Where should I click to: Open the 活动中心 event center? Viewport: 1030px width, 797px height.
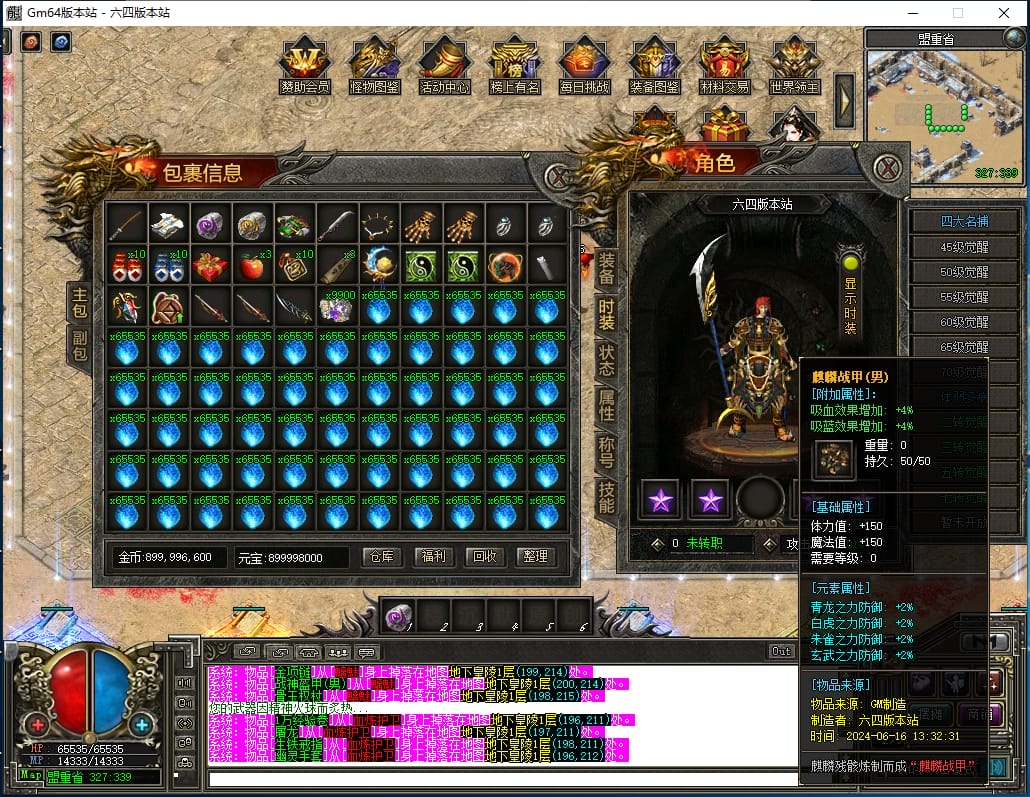point(445,66)
